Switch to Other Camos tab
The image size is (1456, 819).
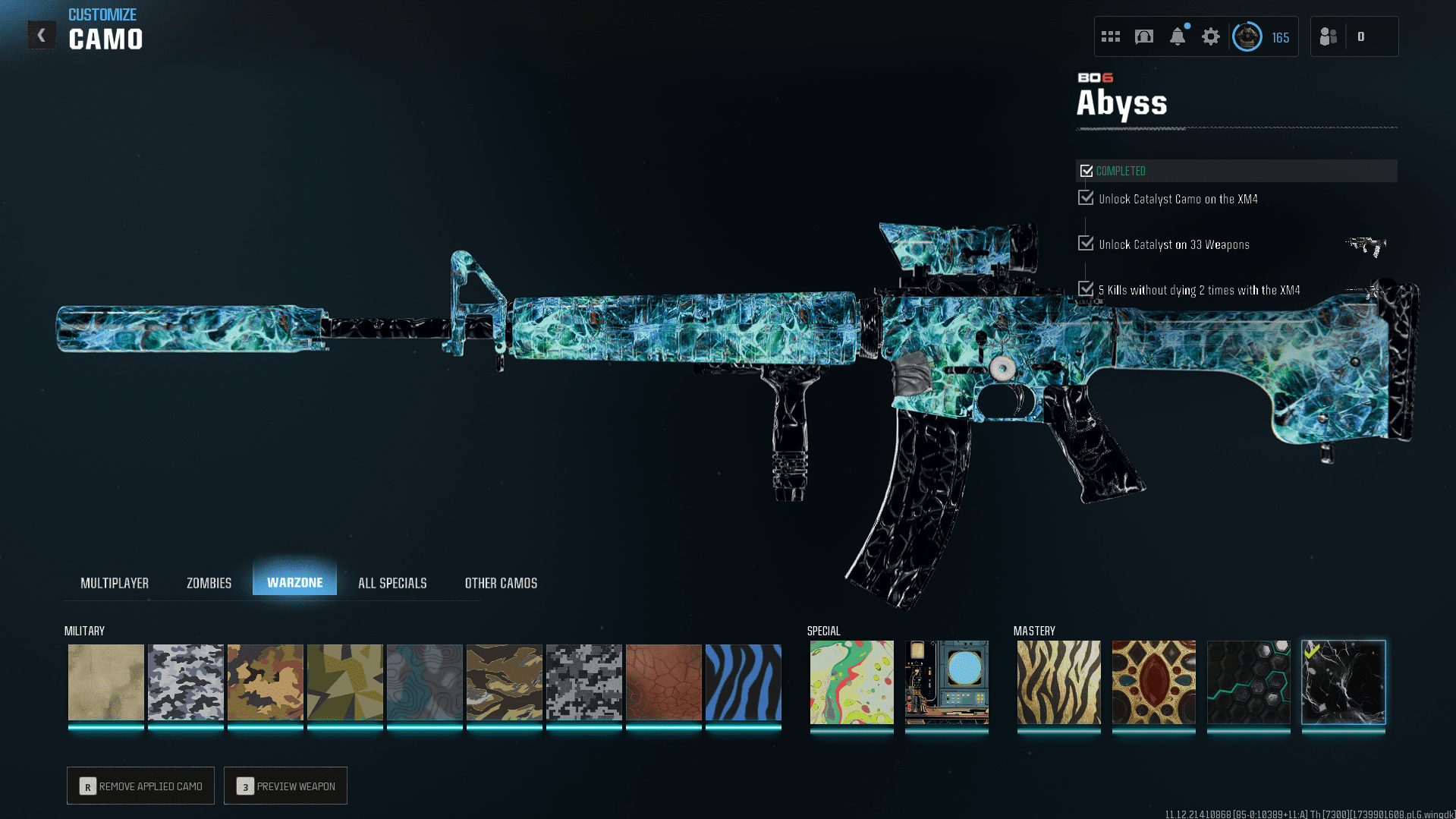pyautogui.click(x=501, y=583)
